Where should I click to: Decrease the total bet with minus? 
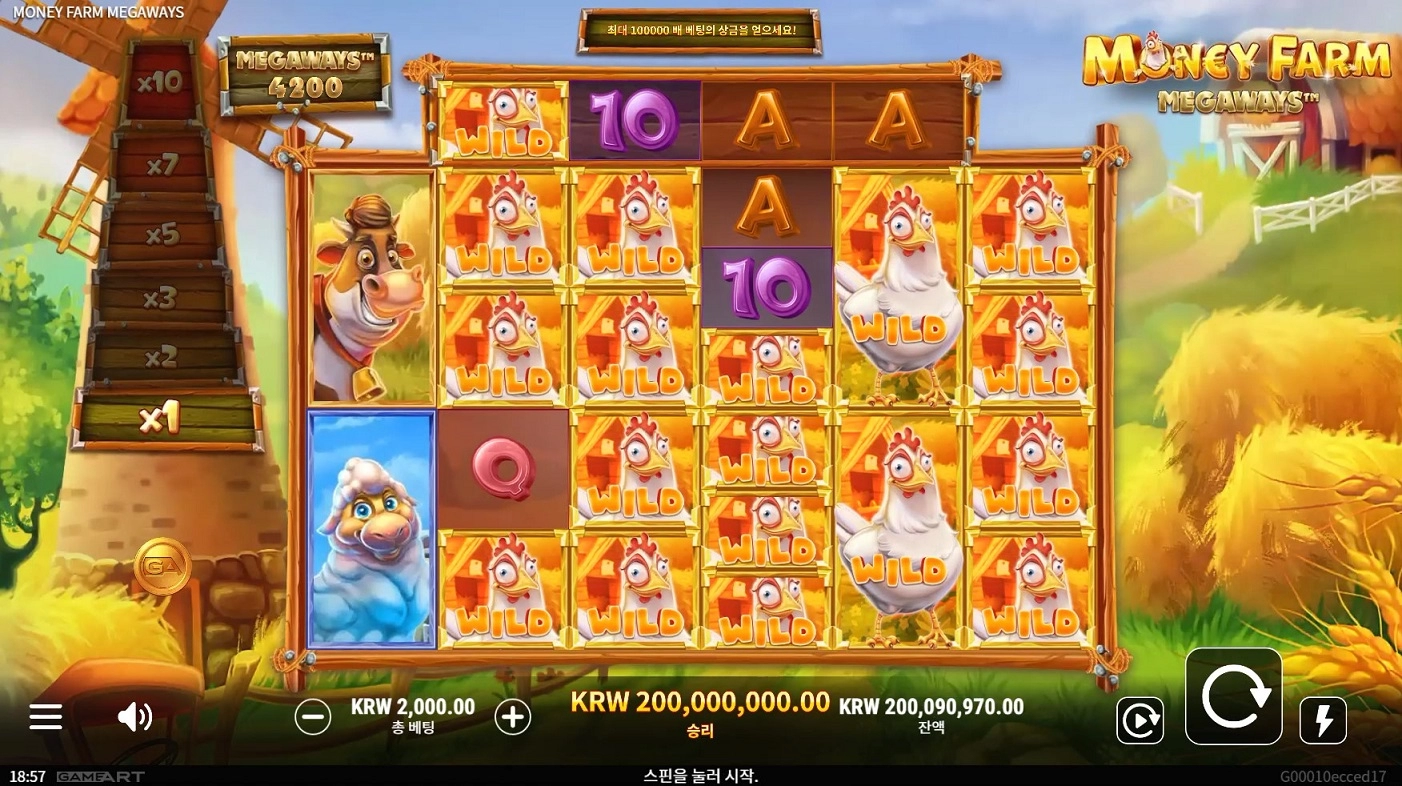(313, 716)
